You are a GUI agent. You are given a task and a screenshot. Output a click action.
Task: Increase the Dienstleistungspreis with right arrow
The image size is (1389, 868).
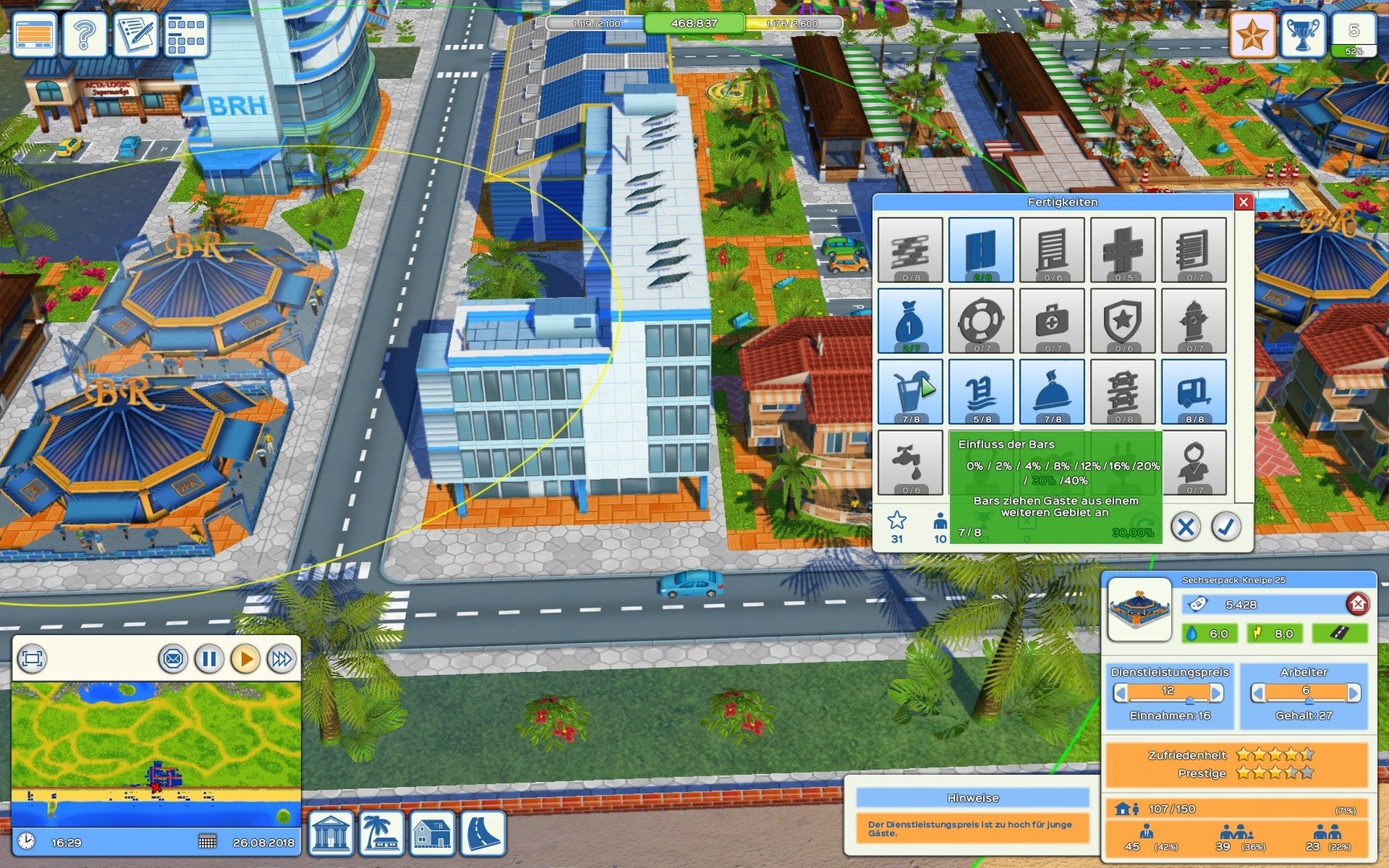point(1216,693)
